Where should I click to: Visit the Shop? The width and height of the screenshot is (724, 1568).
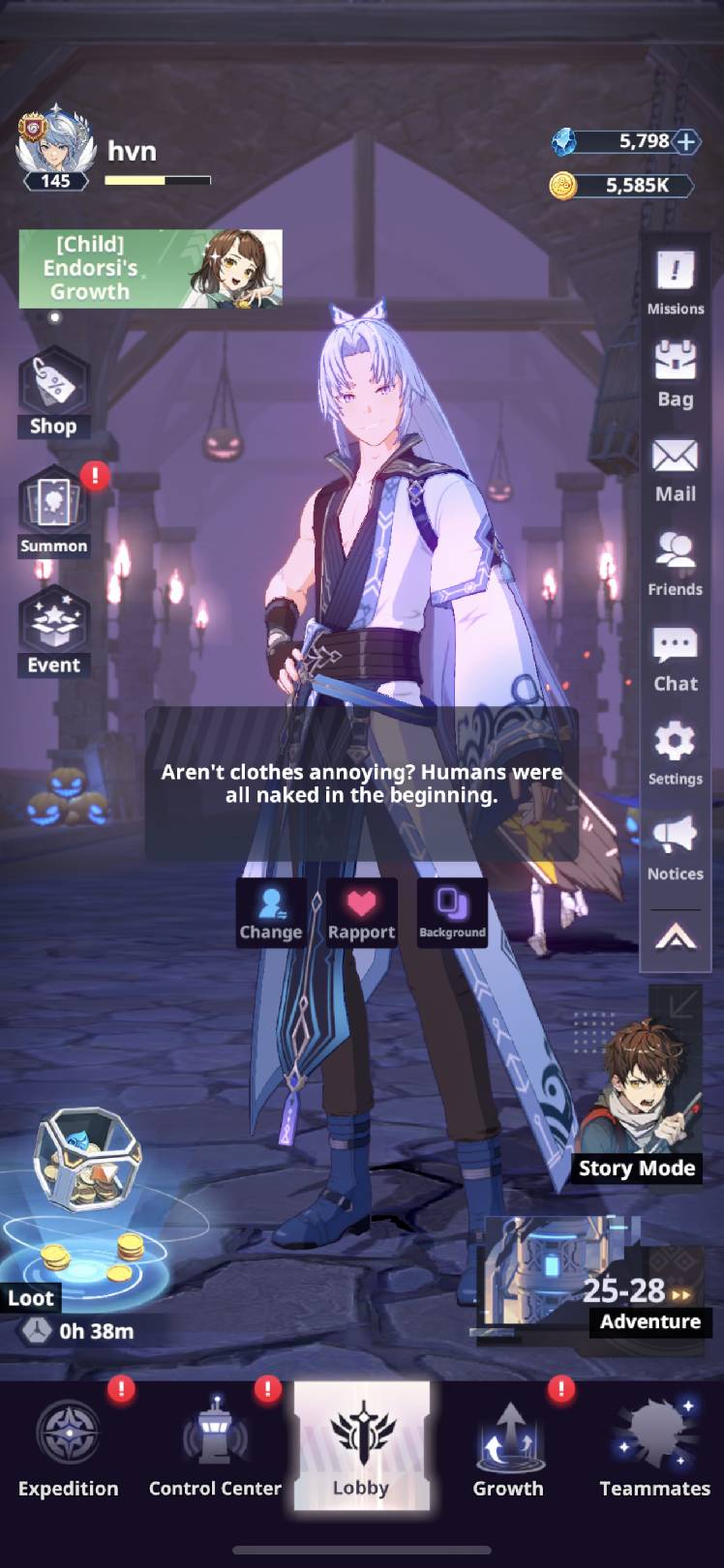53,393
